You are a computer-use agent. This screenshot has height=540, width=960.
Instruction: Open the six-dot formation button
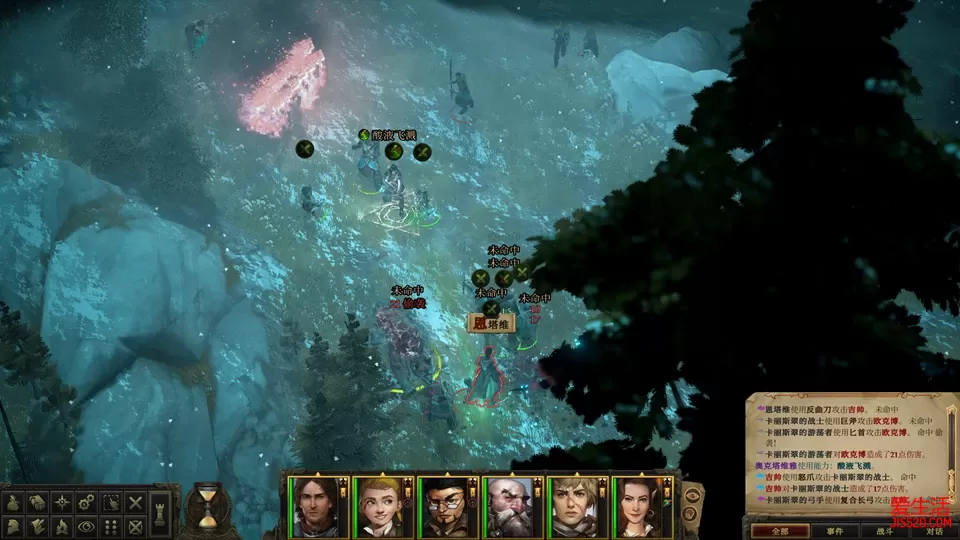tap(111, 524)
